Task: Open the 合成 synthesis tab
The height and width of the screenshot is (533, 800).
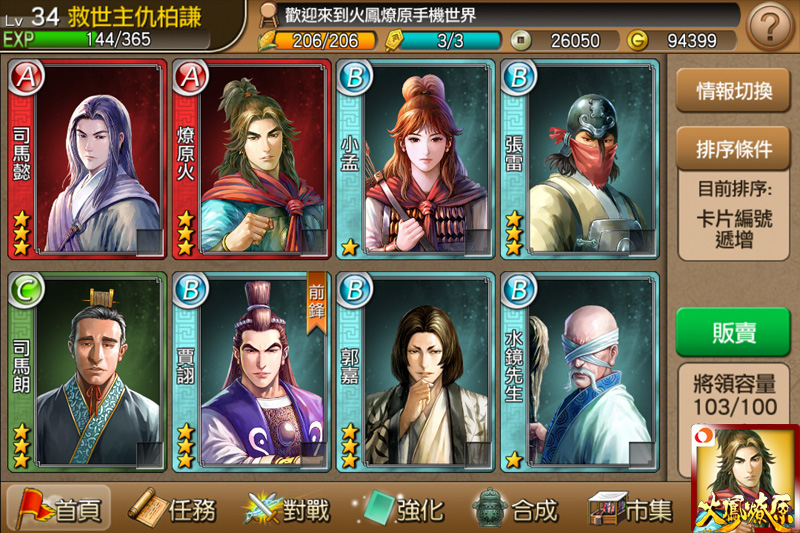Action: pos(518,509)
